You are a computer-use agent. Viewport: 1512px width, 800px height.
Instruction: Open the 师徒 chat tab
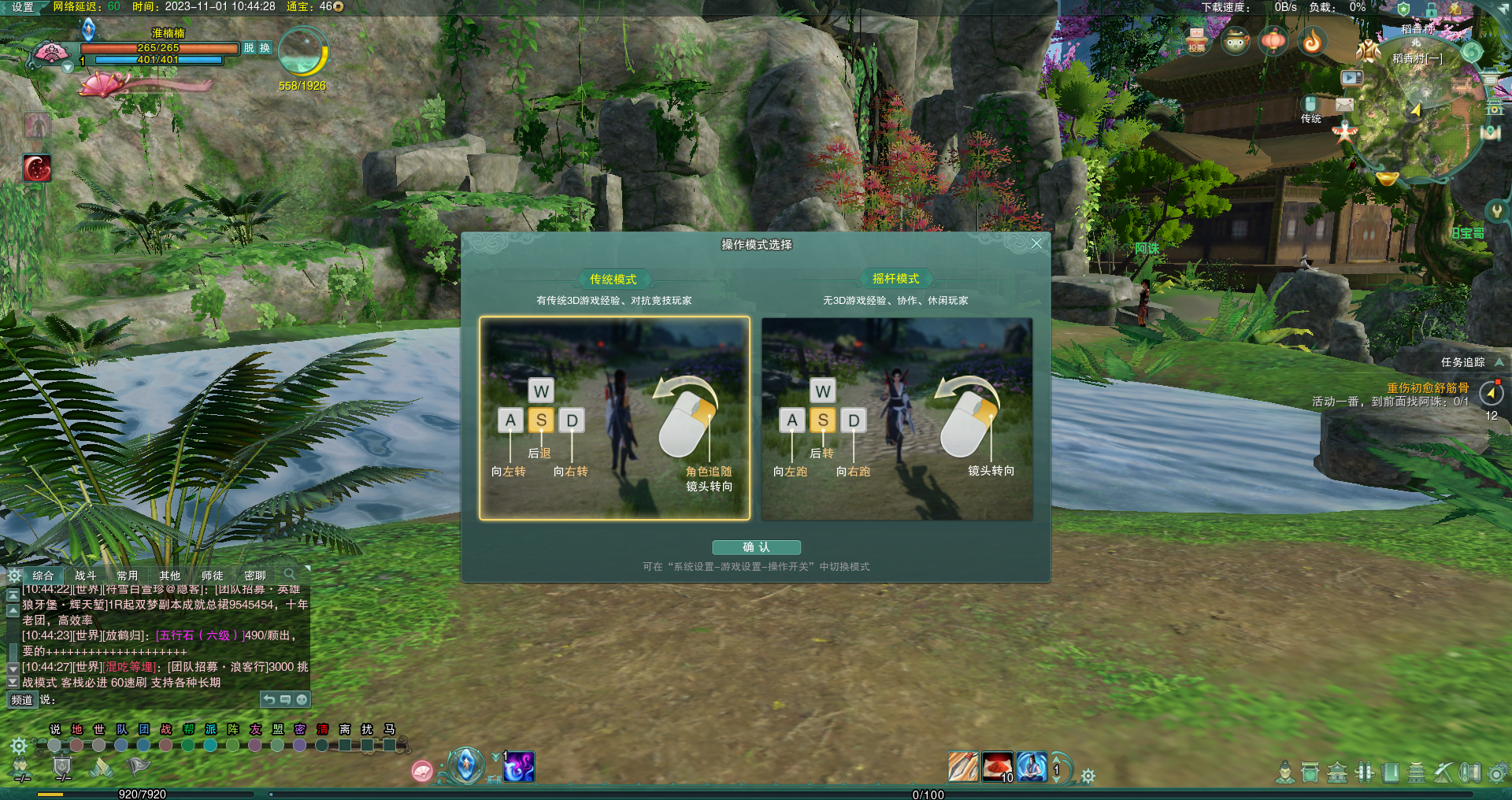(x=212, y=576)
